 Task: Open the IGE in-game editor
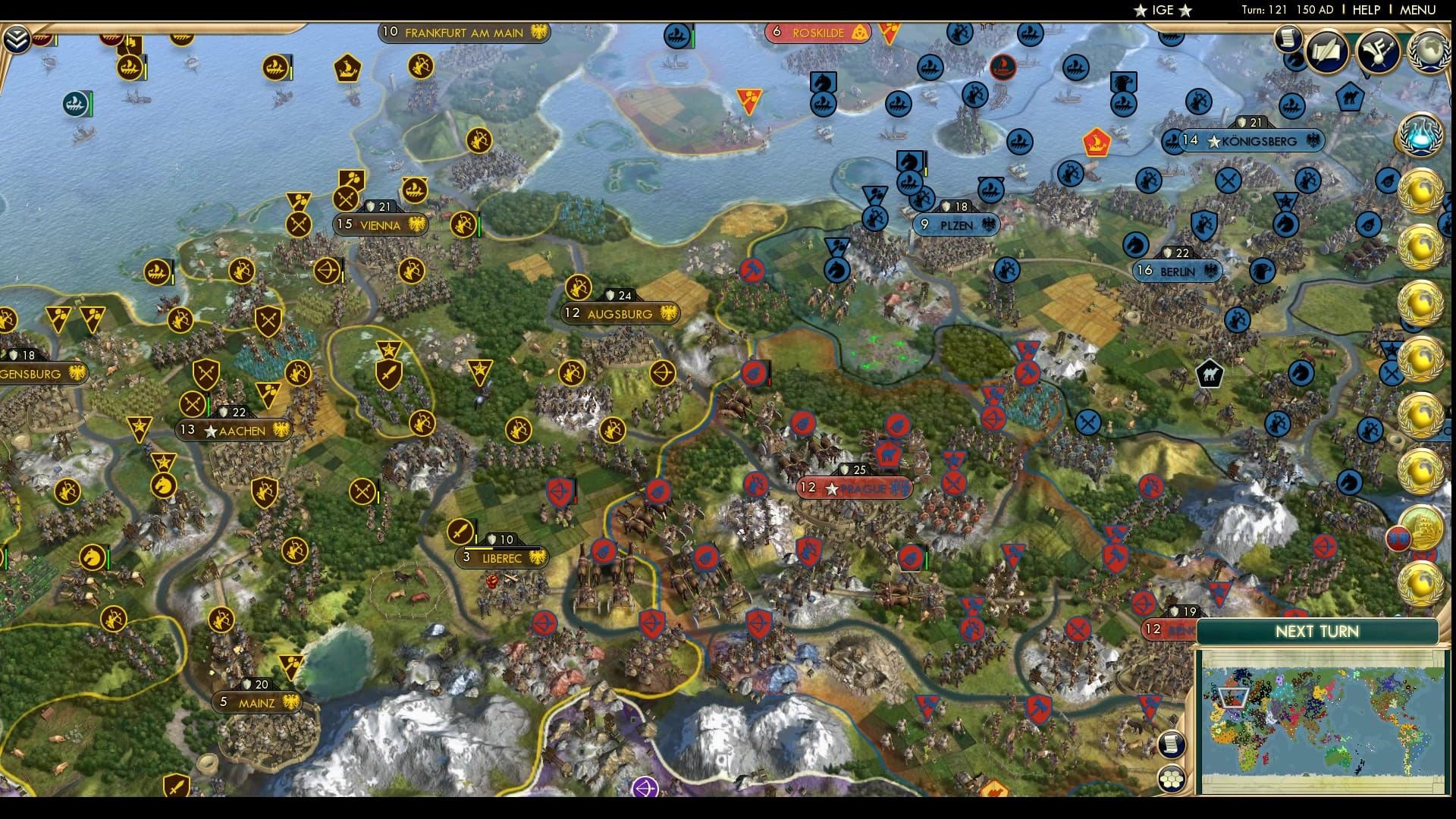tap(1162, 11)
